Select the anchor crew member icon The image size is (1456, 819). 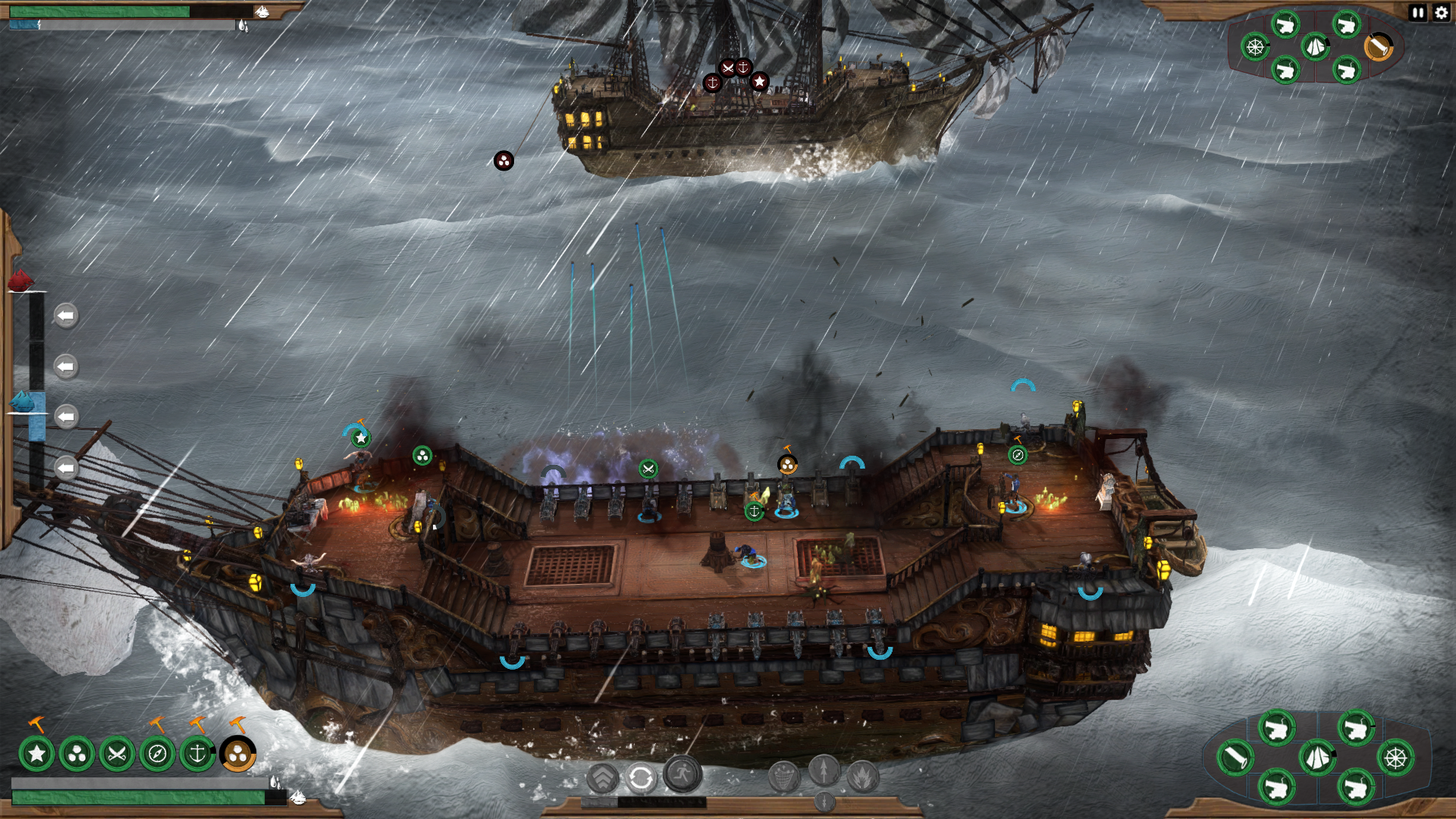(x=197, y=754)
